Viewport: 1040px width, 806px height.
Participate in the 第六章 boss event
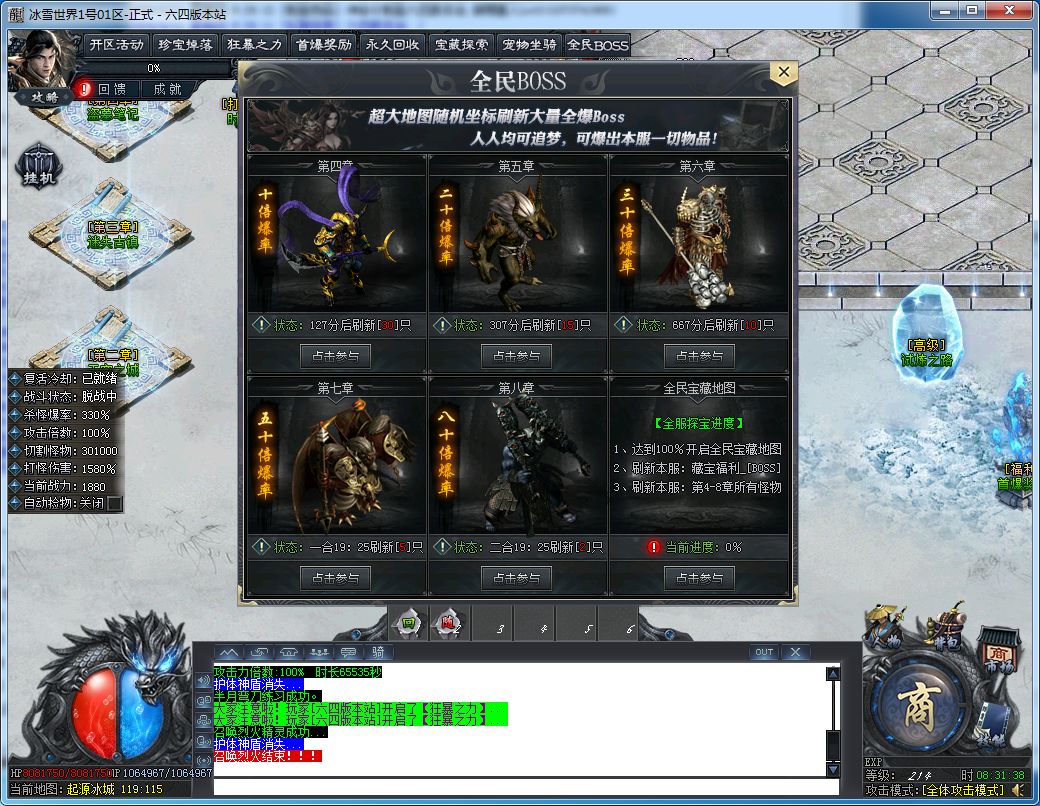point(699,356)
